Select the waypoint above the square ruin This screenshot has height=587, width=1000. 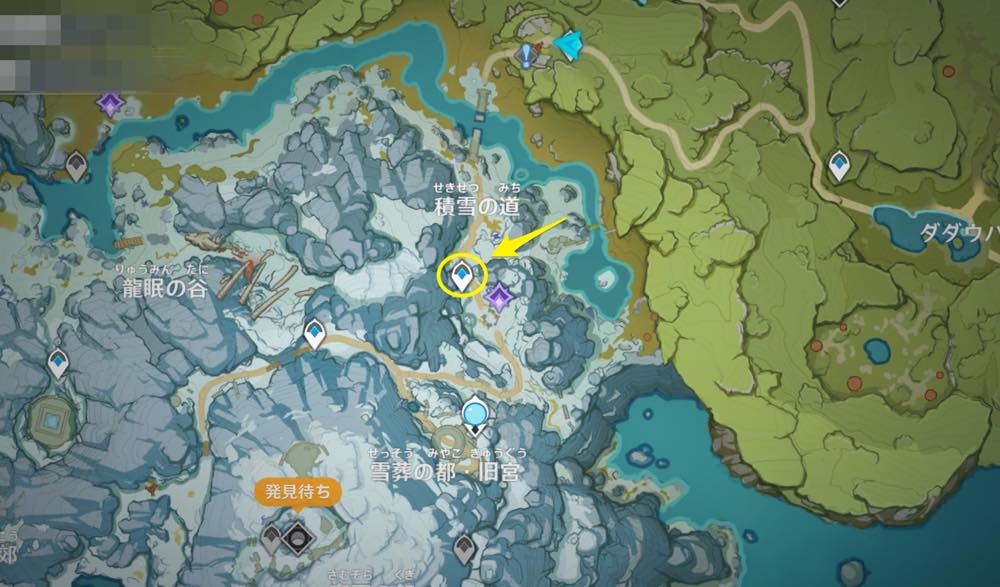[58, 362]
